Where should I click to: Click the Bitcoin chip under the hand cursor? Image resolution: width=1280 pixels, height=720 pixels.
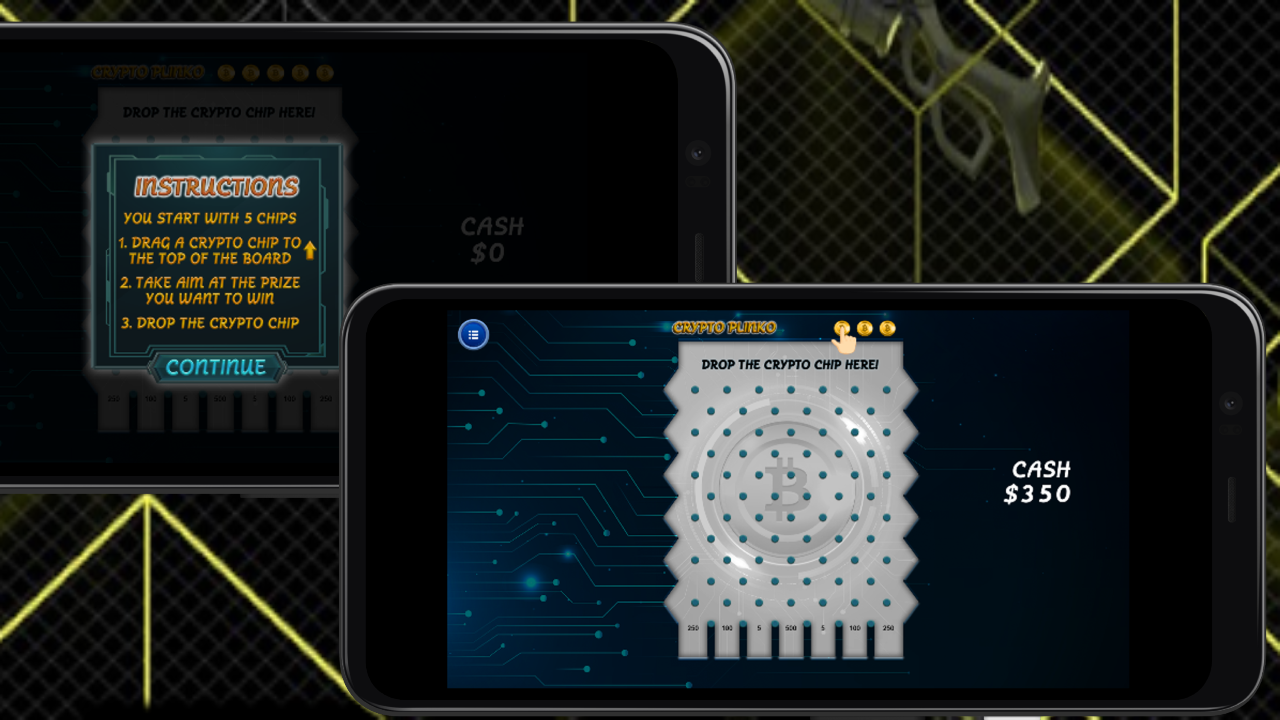click(842, 327)
